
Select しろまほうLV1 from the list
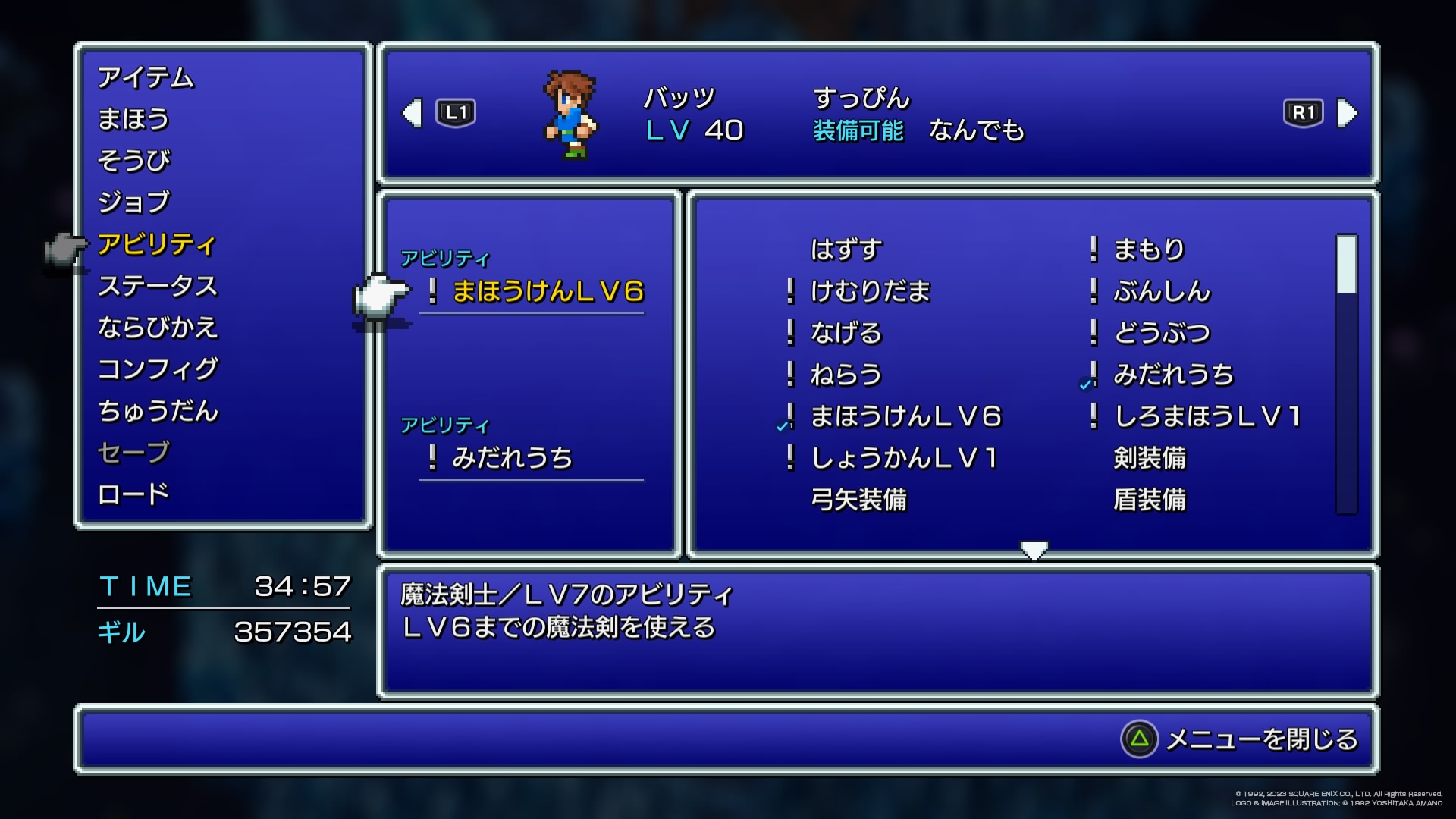(1207, 416)
